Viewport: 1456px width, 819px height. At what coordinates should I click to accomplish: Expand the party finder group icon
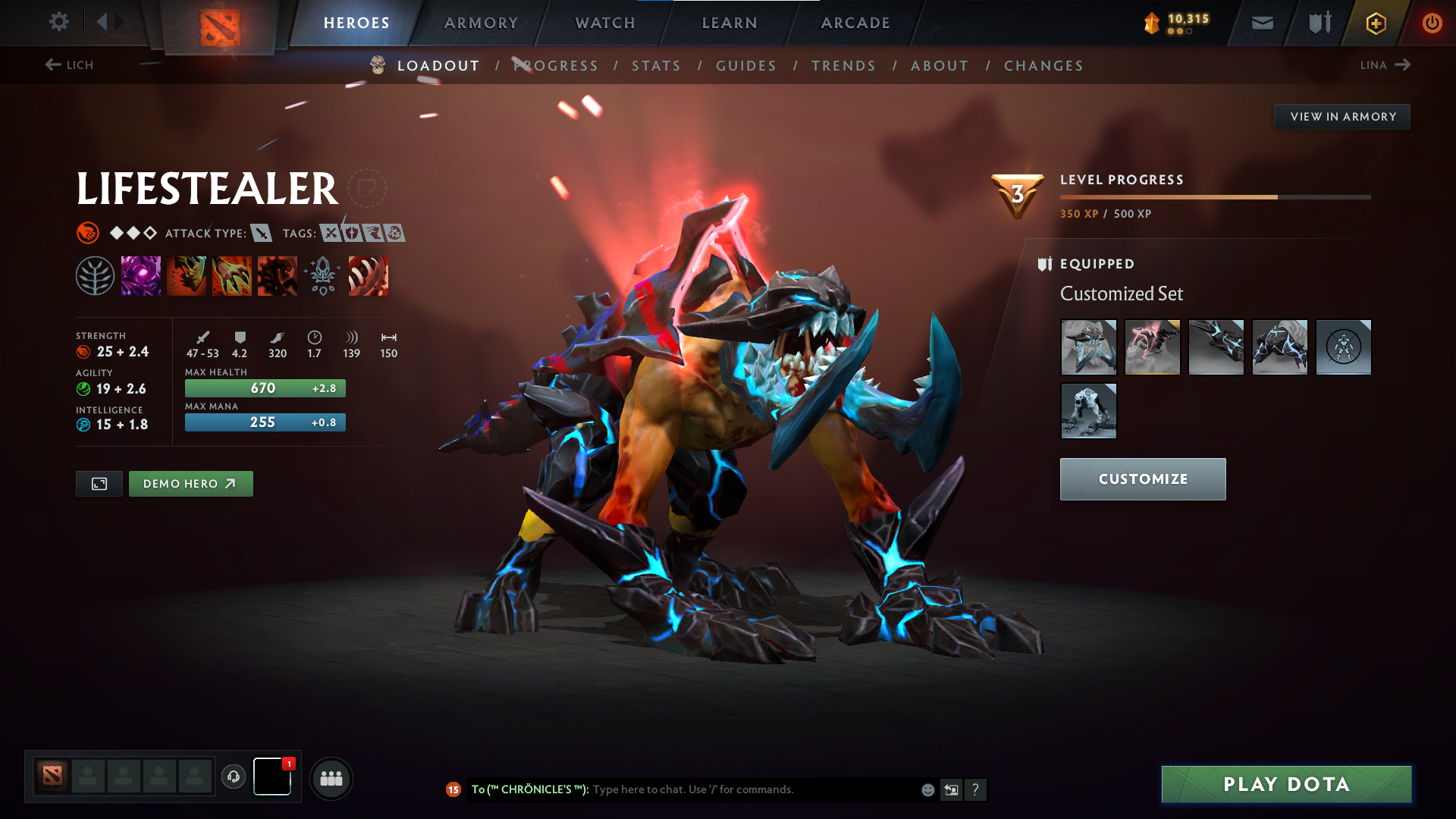pos(331,777)
